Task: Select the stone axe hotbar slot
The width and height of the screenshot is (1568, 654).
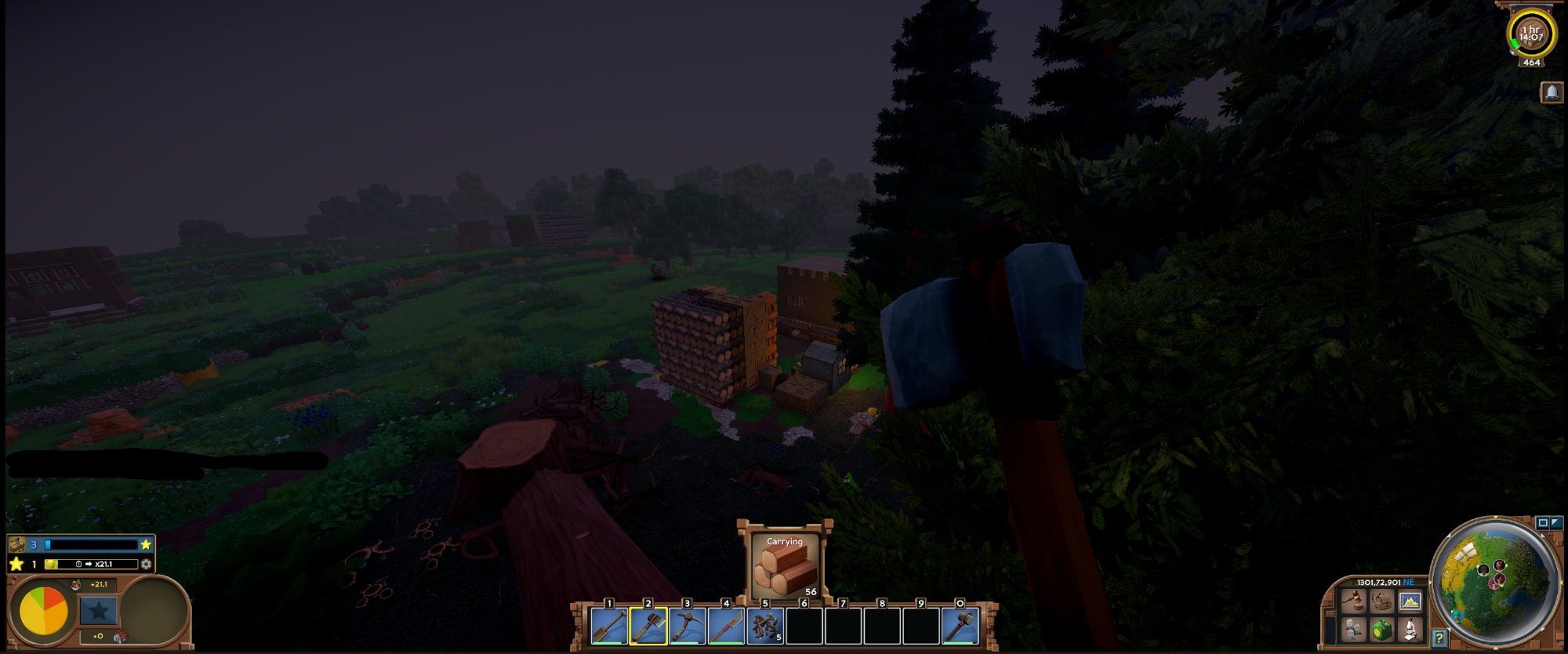Action: click(648, 627)
